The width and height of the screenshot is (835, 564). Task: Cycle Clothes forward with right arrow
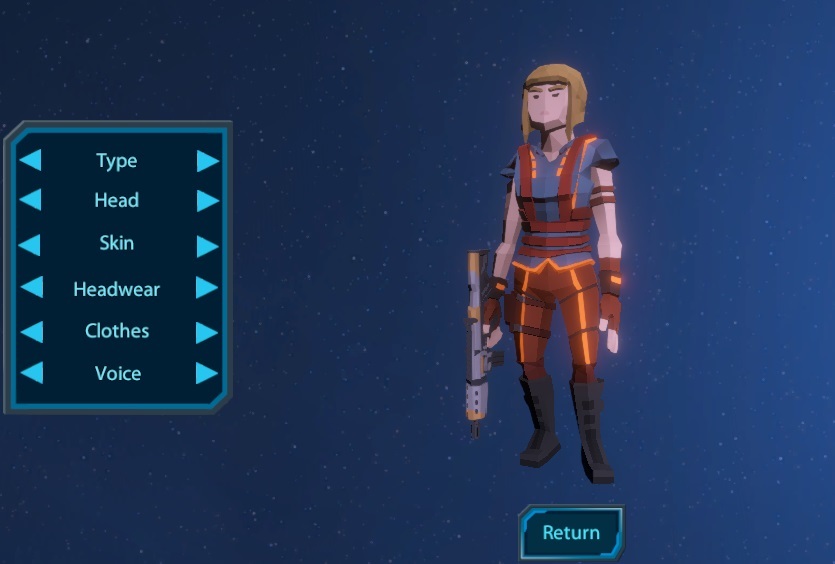click(207, 331)
